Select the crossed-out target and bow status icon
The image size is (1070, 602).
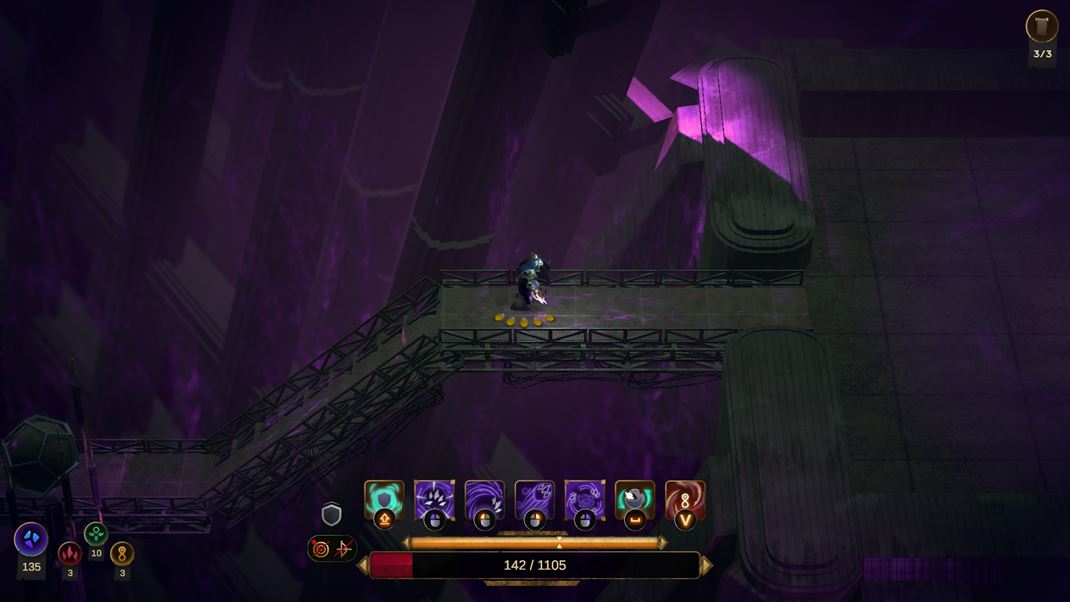(332, 548)
